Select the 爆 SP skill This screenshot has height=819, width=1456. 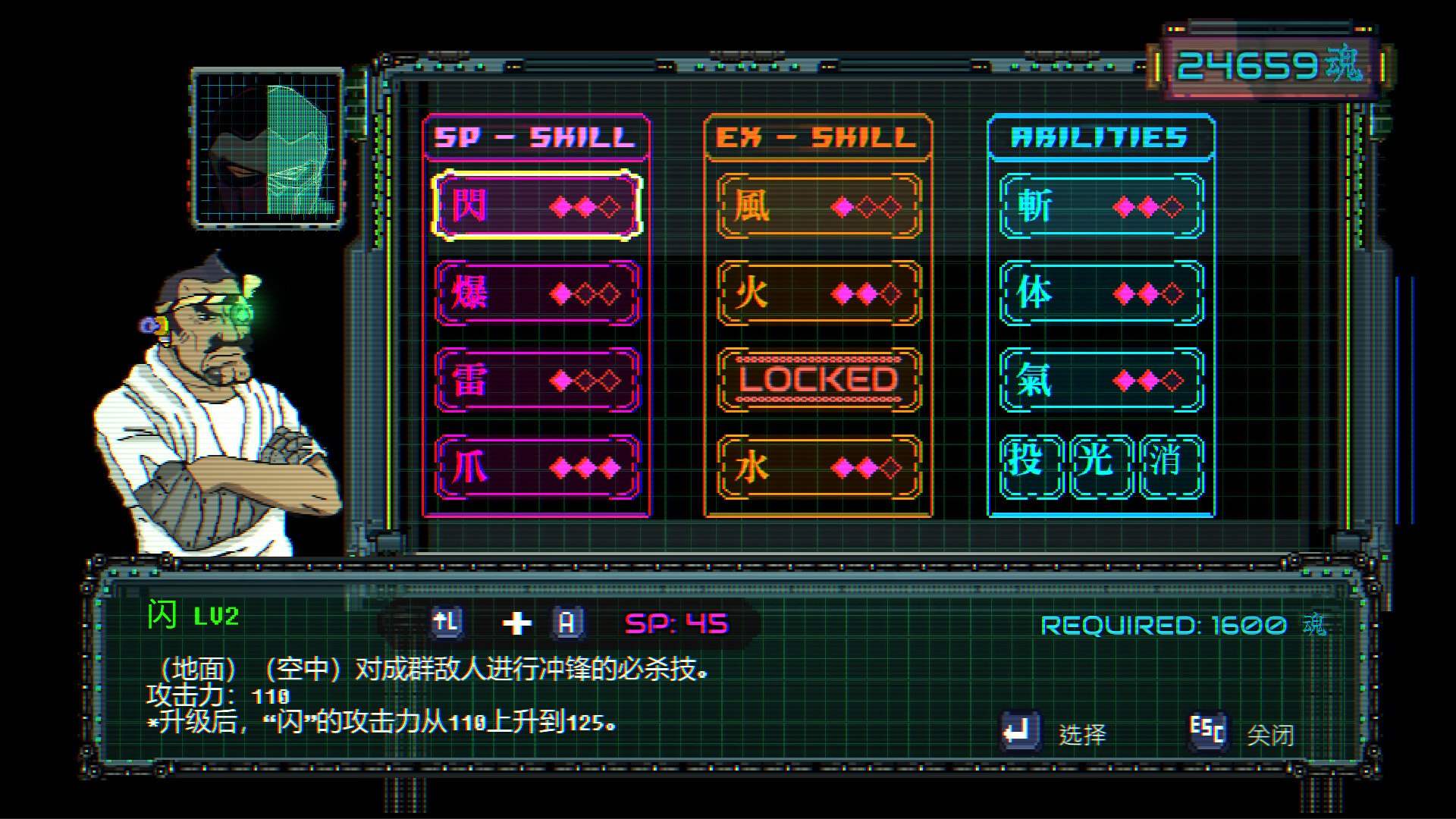535,294
